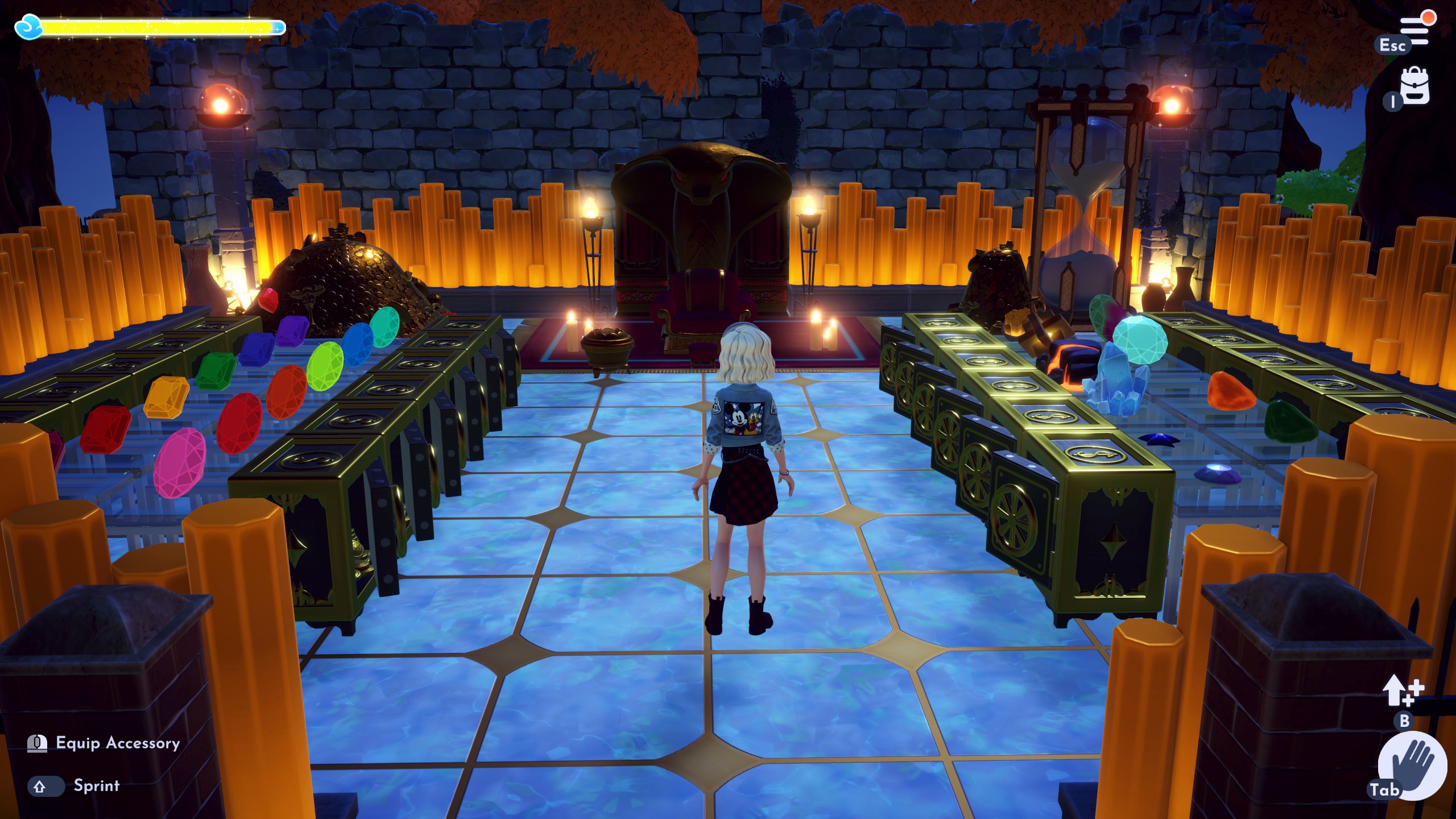Click the I key badge on the backpack
The image size is (1456, 819).
[x=1392, y=102]
